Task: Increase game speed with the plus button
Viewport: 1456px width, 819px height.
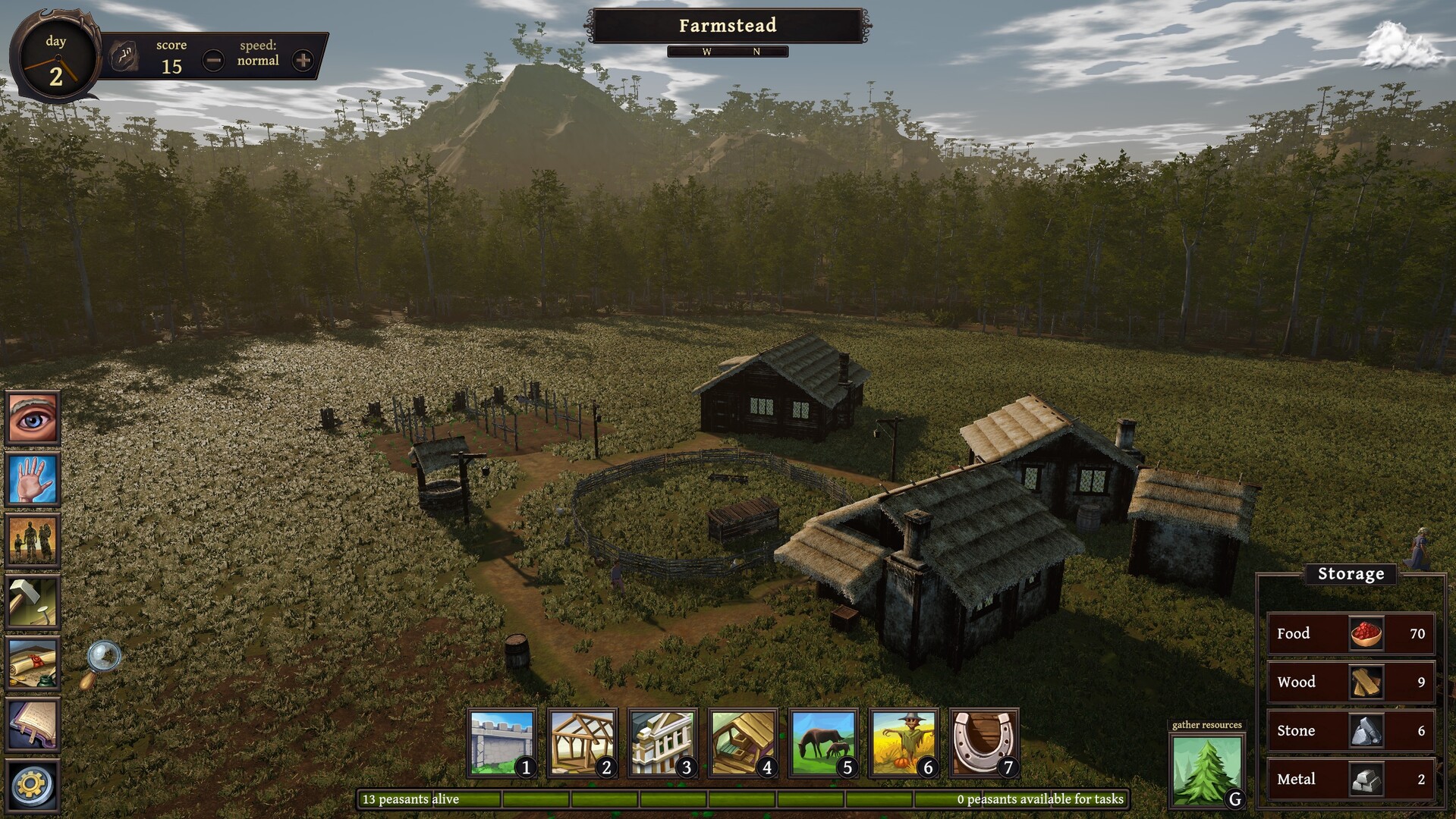Action: coord(303,60)
